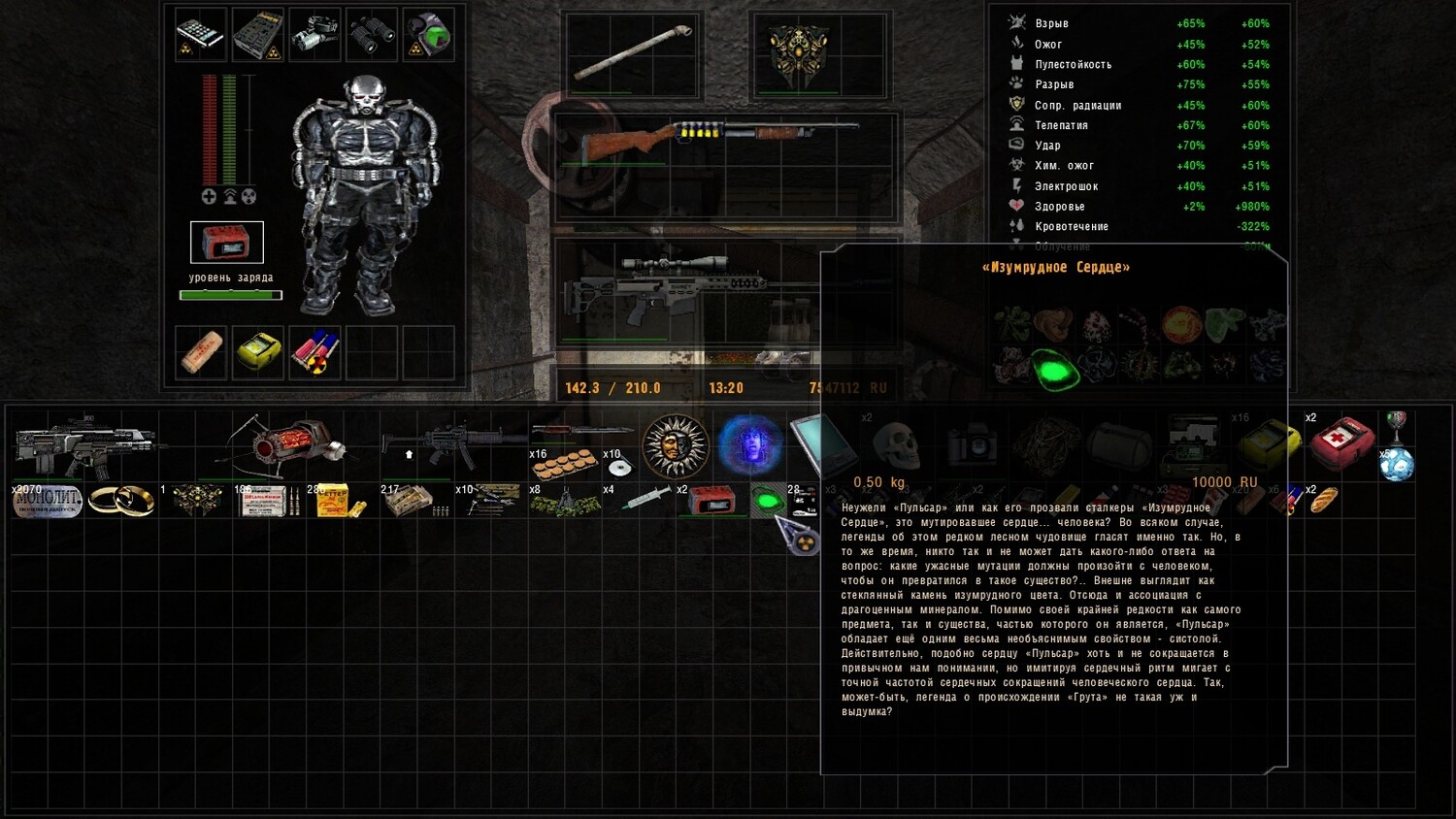Viewport: 1456px width, 819px height.
Task: Select the blue glowing face artifact
Action: [x=749, y=446]
